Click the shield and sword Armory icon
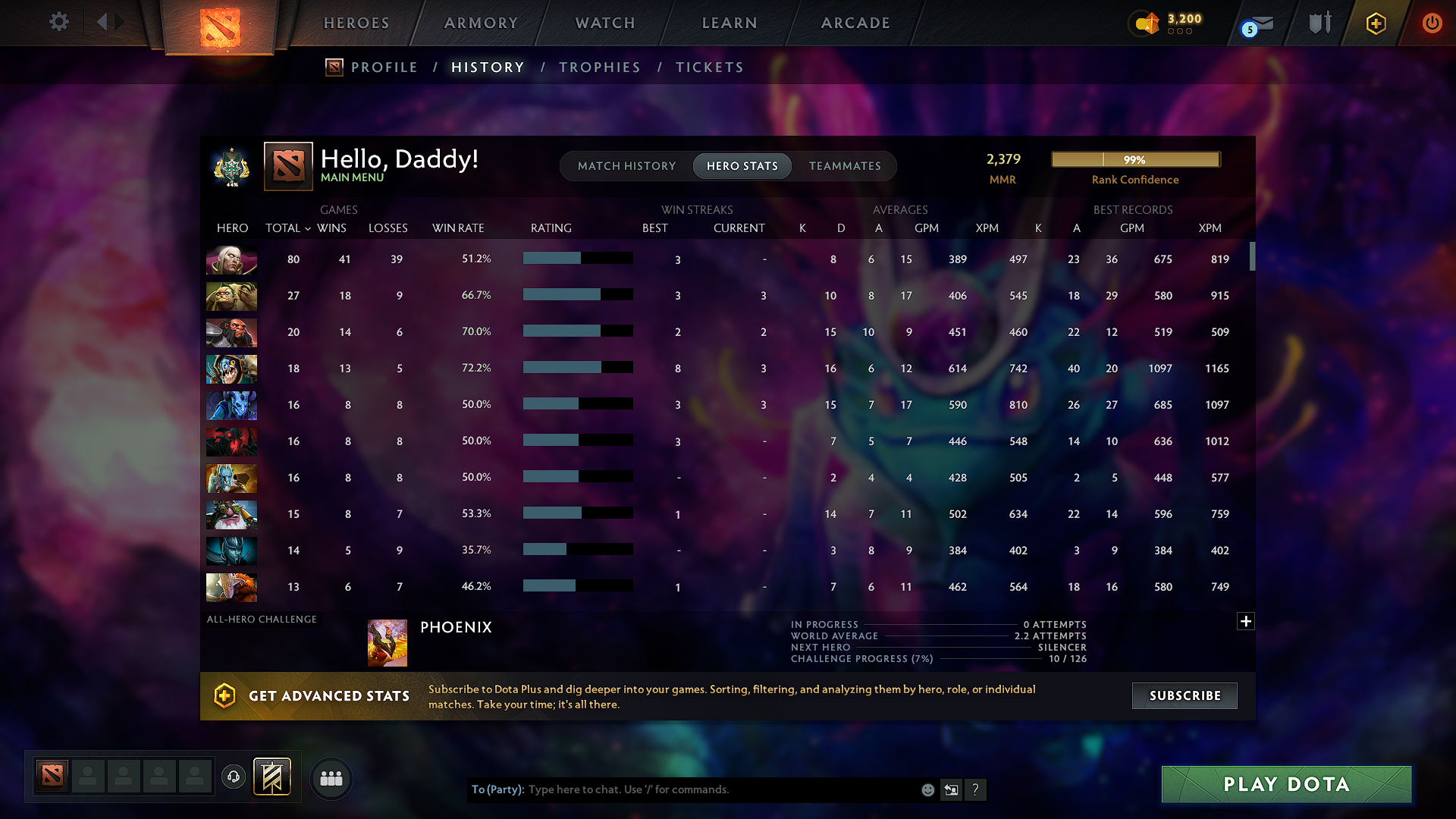This screenshot has width=1456, height=819. pos(1319,22)
